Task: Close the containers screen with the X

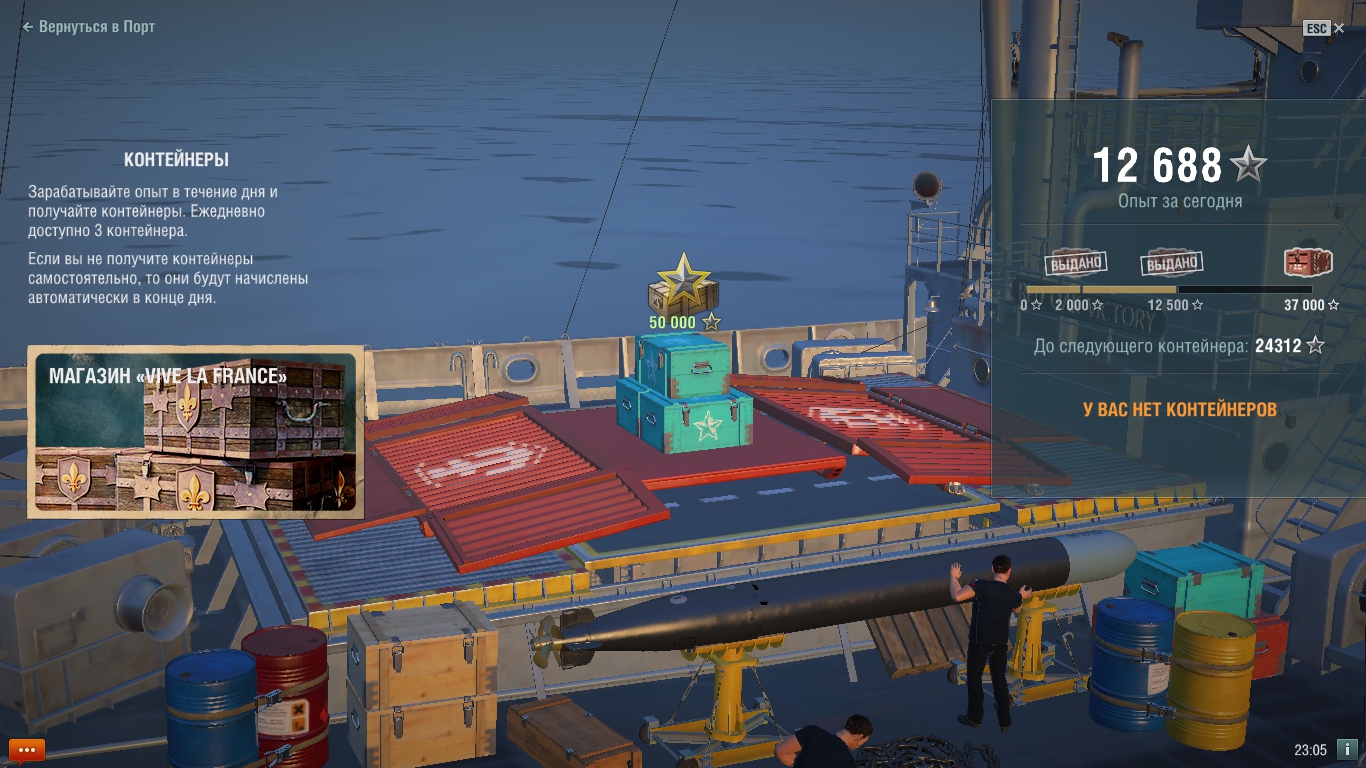Action: [x=1339, y=28]
